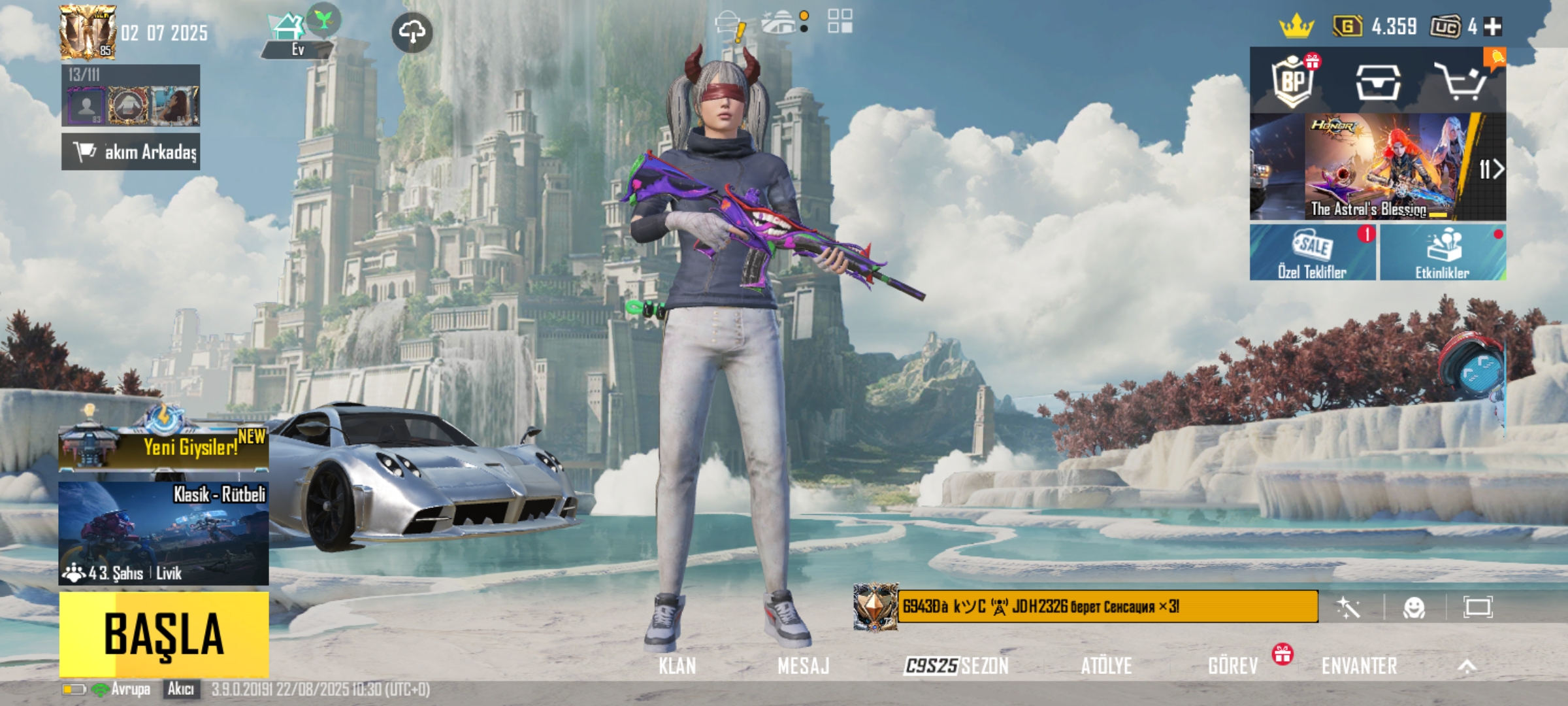Open the GÖREV missions menu

tap(1233, 666)
